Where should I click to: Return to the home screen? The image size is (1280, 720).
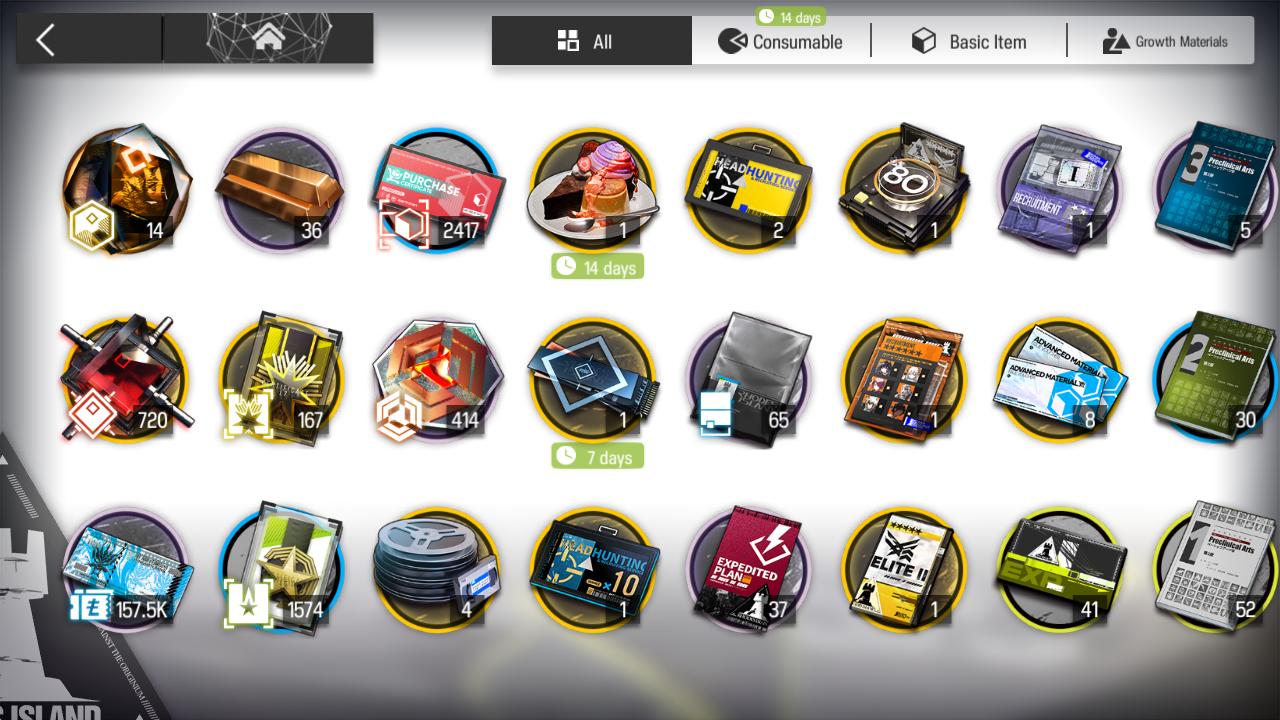coord(268,39)
